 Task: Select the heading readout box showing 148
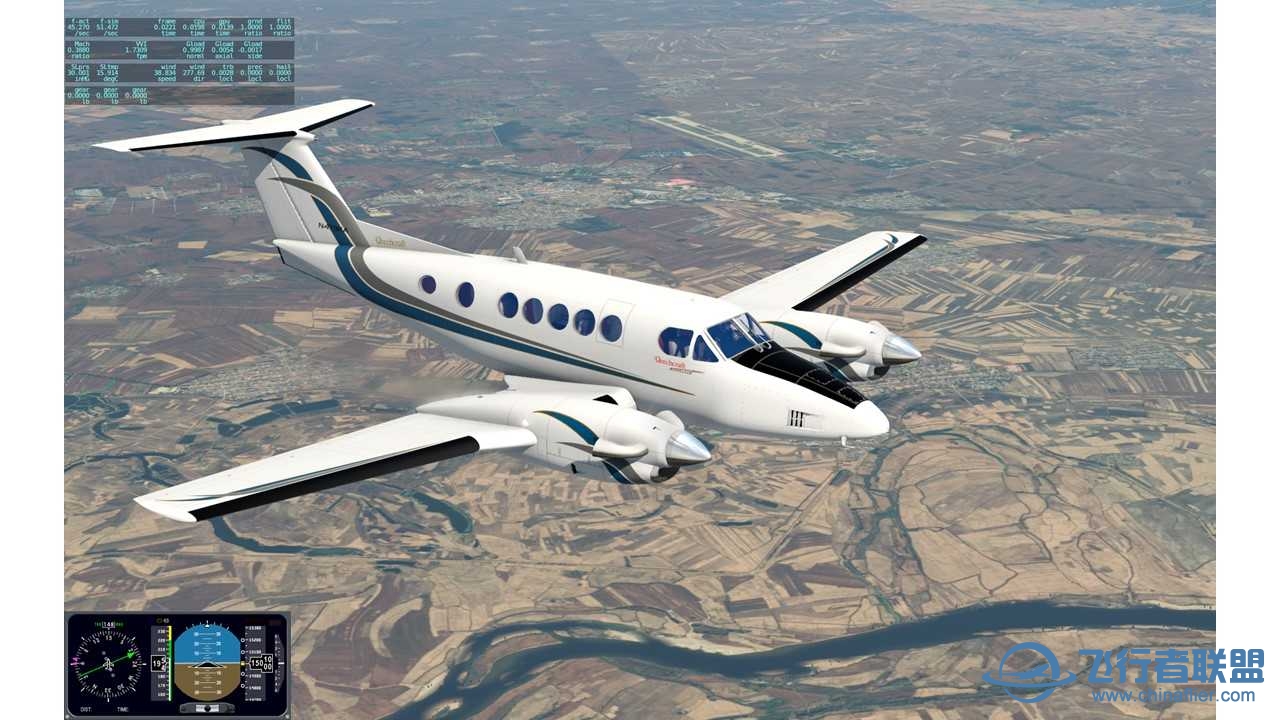point(106,624)
